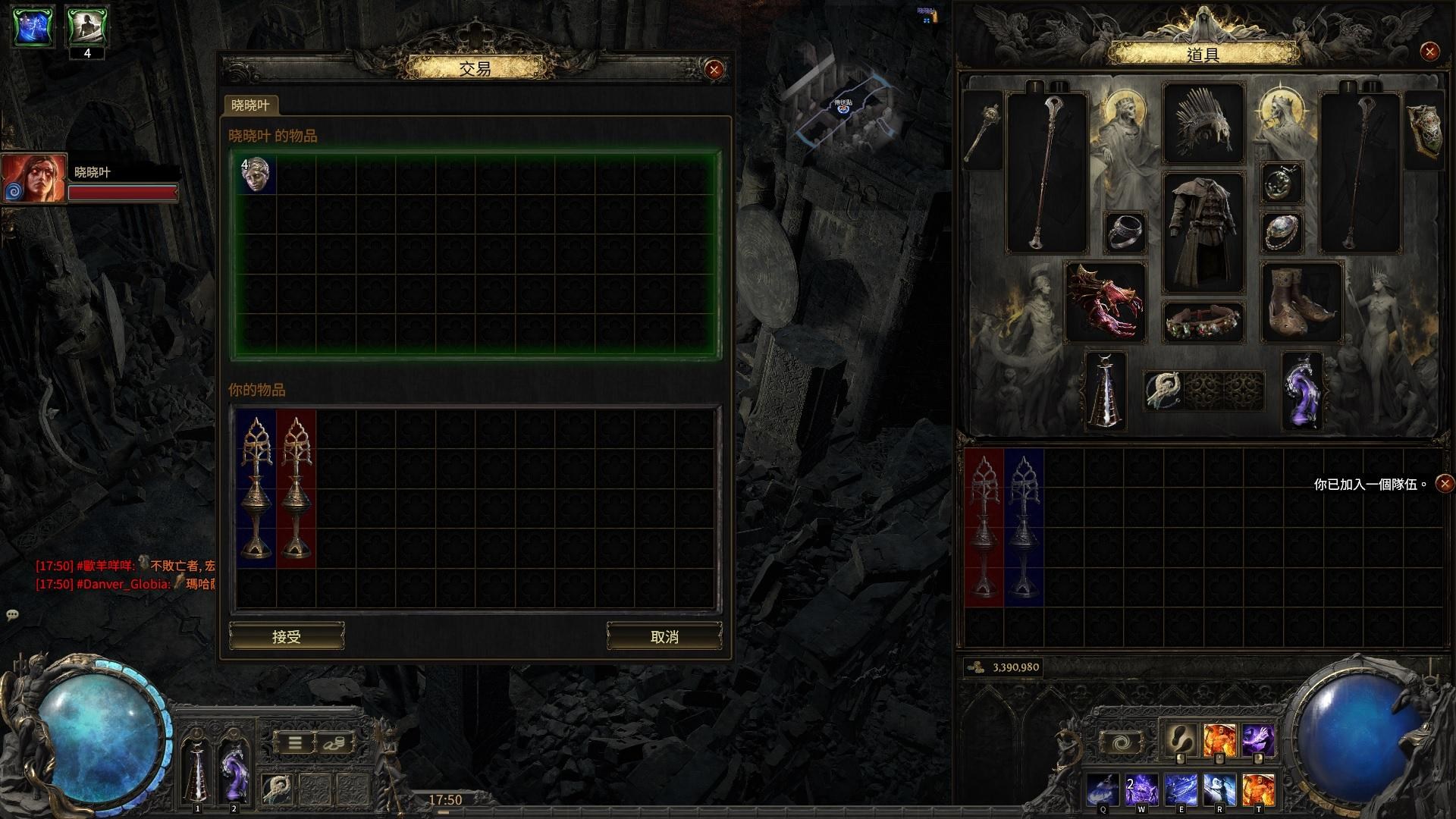1456x819 pixels.
Task: Click the blue-backed candelabra in your trade offer
Action: [x=256, y=489]
